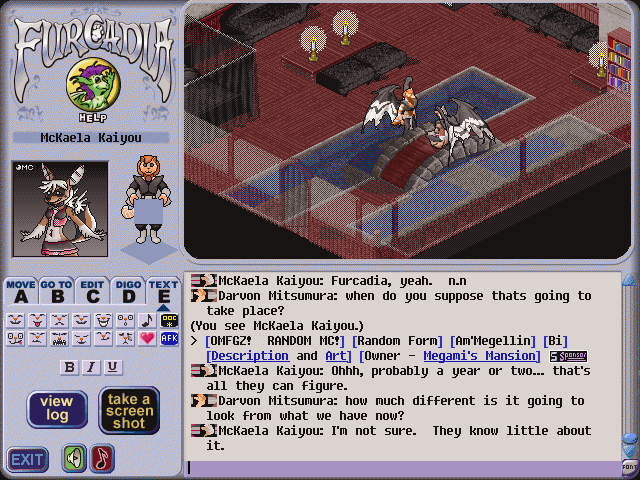Viewport: 640px width, 480px height.
Task: Apply underline text formatting
Action: point(112,367)
